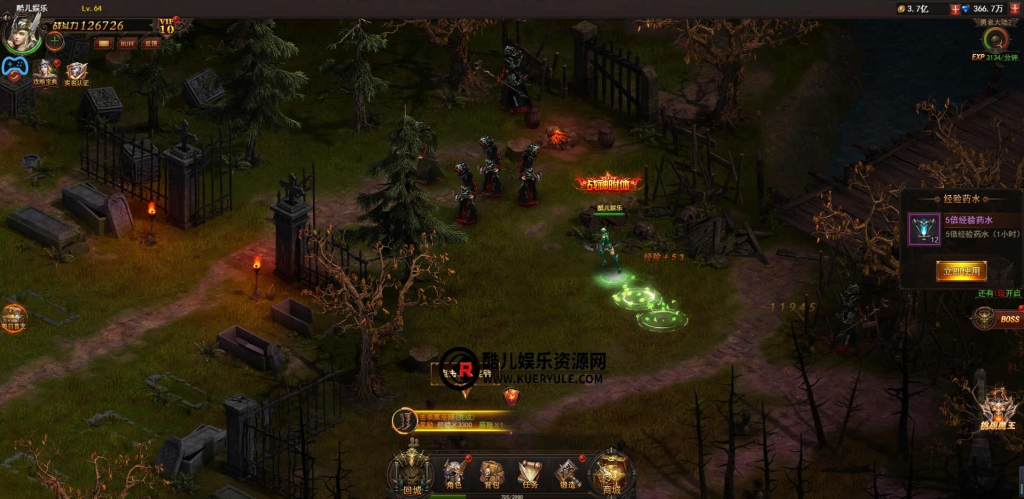The height and width of the screenshot is (499, 1024).
Task: Click the green plus button beside portrait
Action: click(x=55, y=42)
